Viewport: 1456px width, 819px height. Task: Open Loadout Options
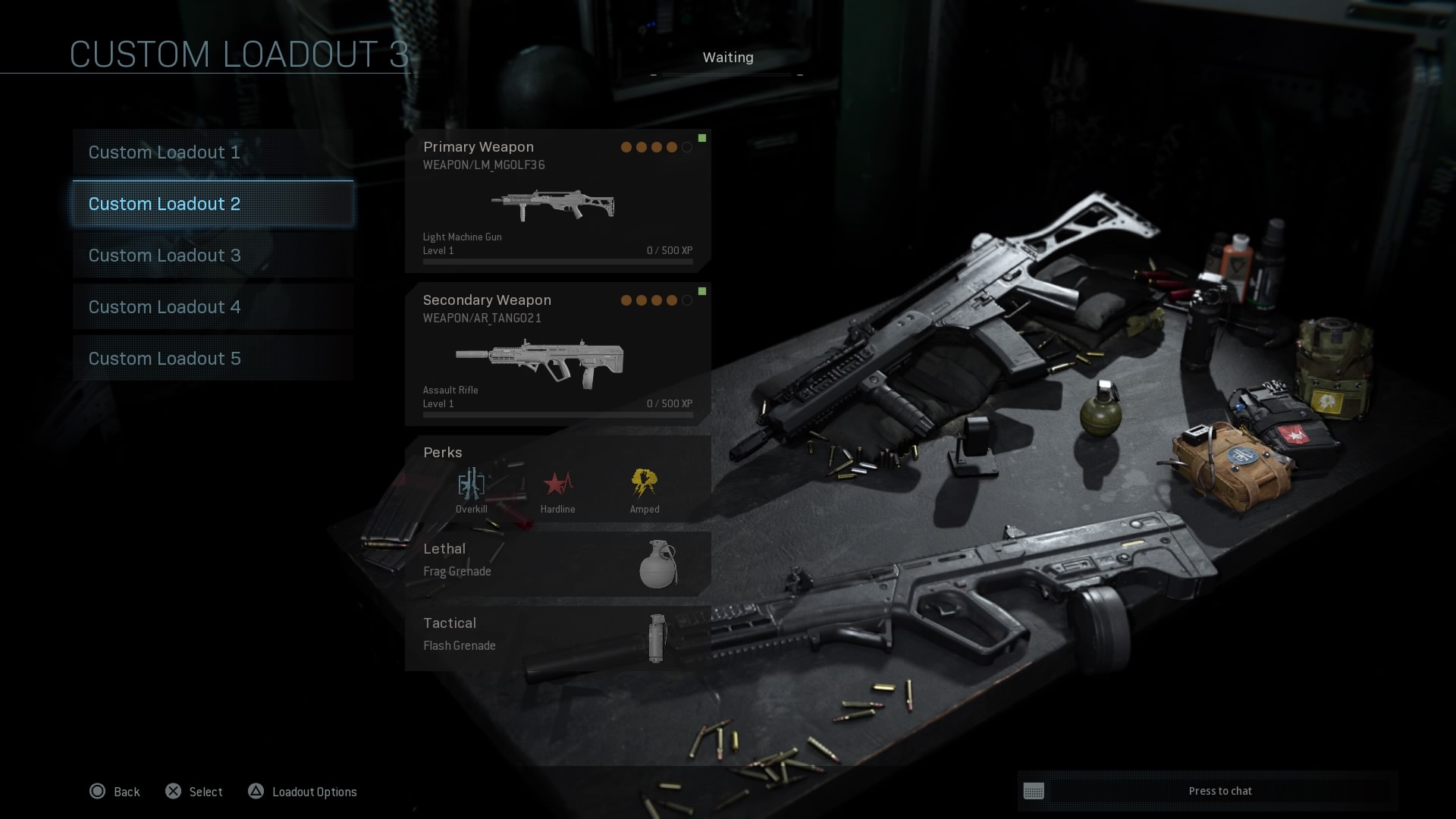[303, 792]
